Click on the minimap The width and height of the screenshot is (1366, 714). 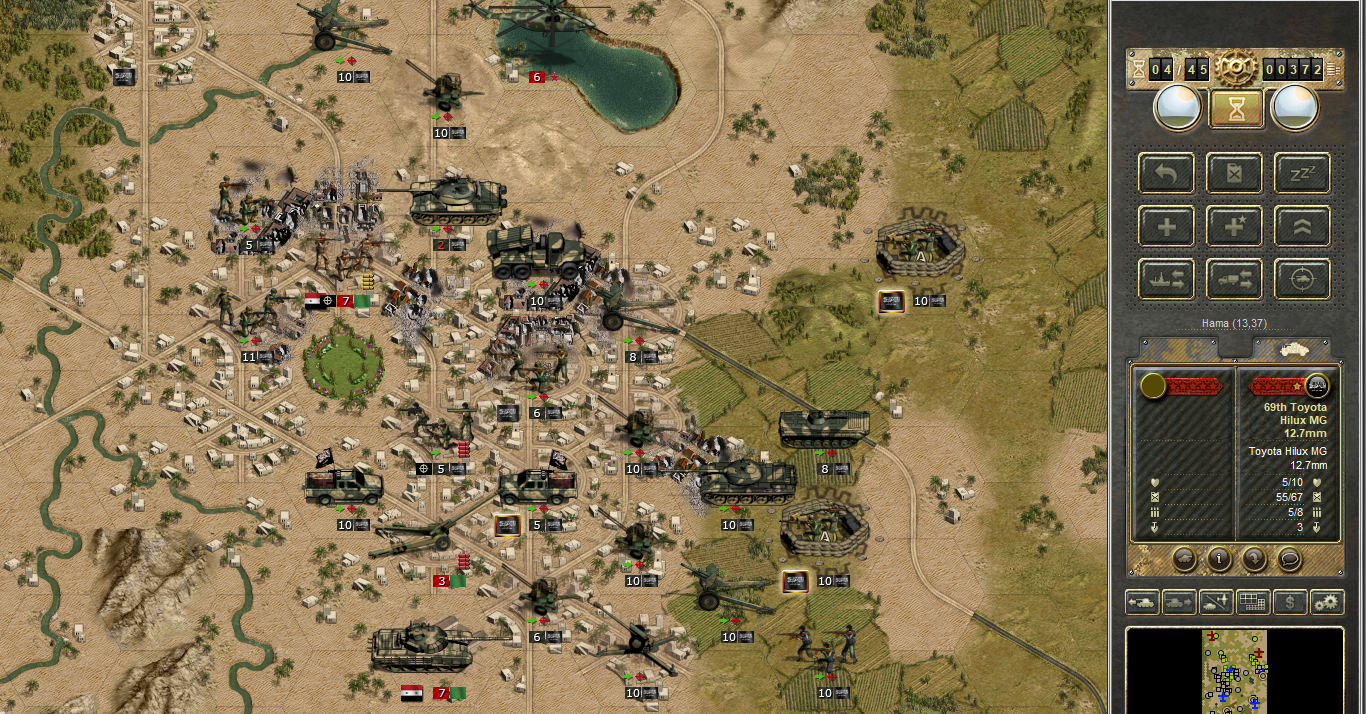click(1235, 670)
